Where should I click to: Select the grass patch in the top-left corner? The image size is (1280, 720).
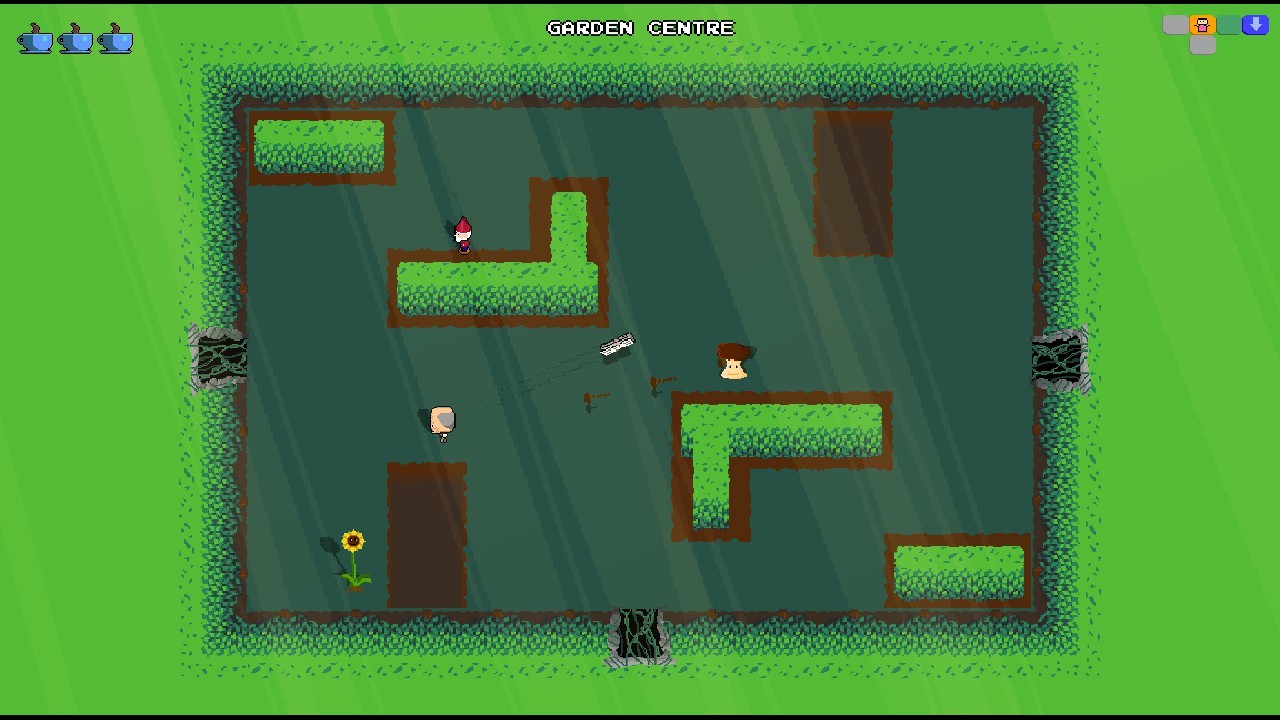pyautogui.click(x=318, y=147)
